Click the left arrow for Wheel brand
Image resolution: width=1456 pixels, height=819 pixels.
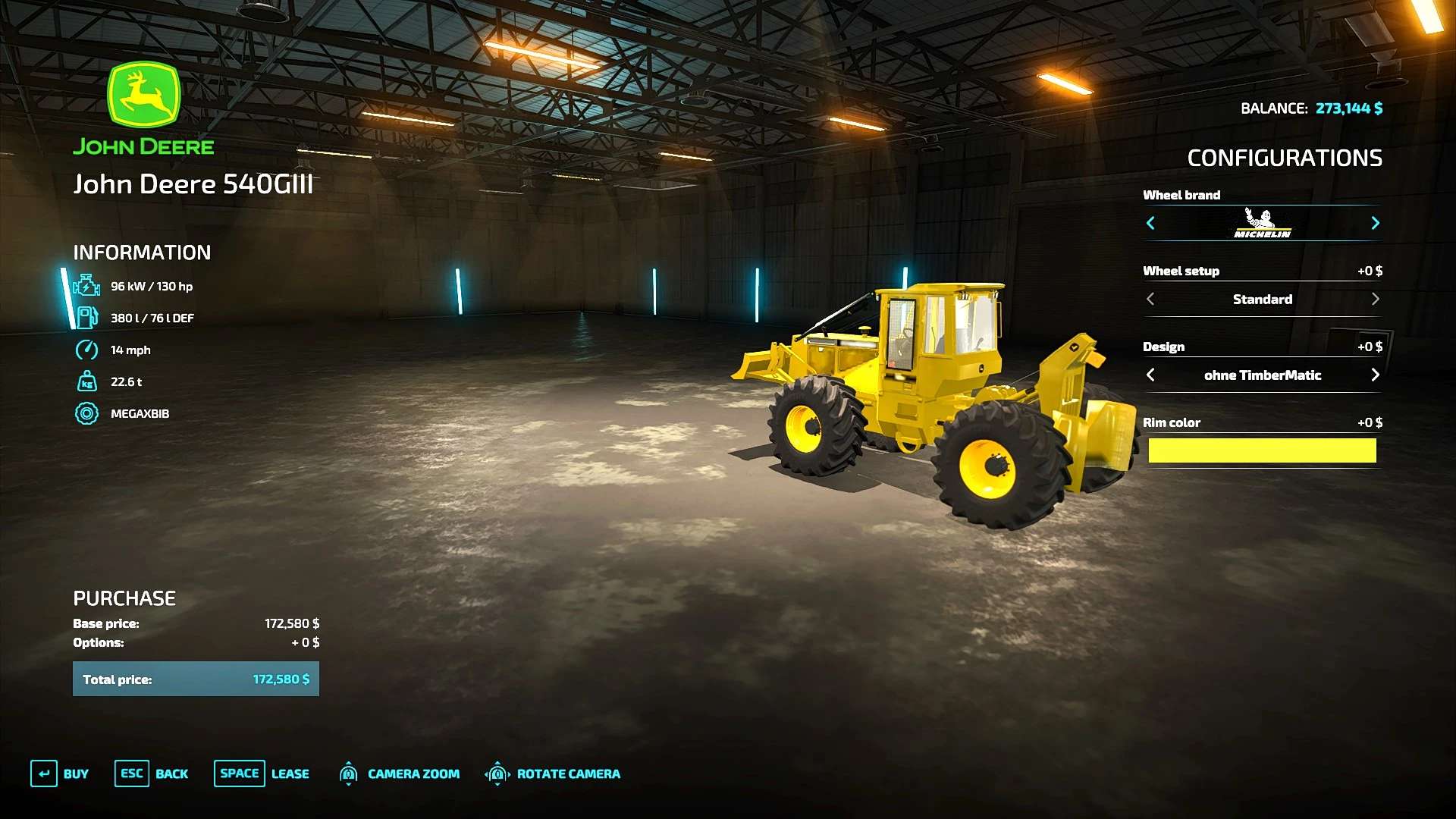[1151, 223]
